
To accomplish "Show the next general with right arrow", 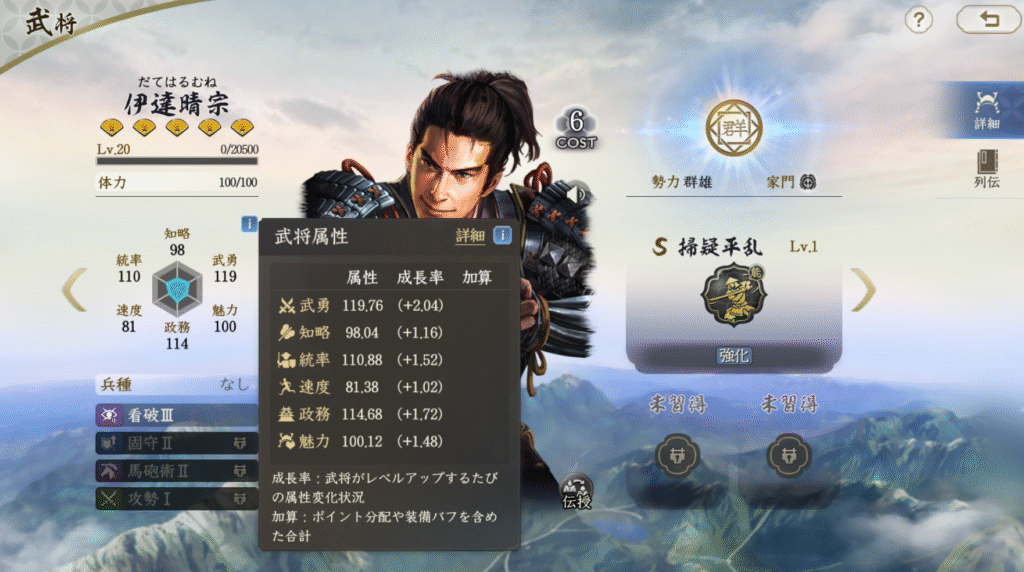I will pyautogui.click(x=863, y=289).
